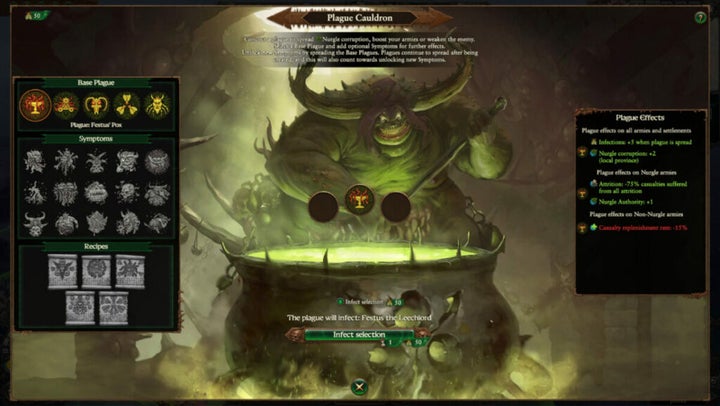
Task: Close the Plague Cauldron screen
Action: click(359, 384)
